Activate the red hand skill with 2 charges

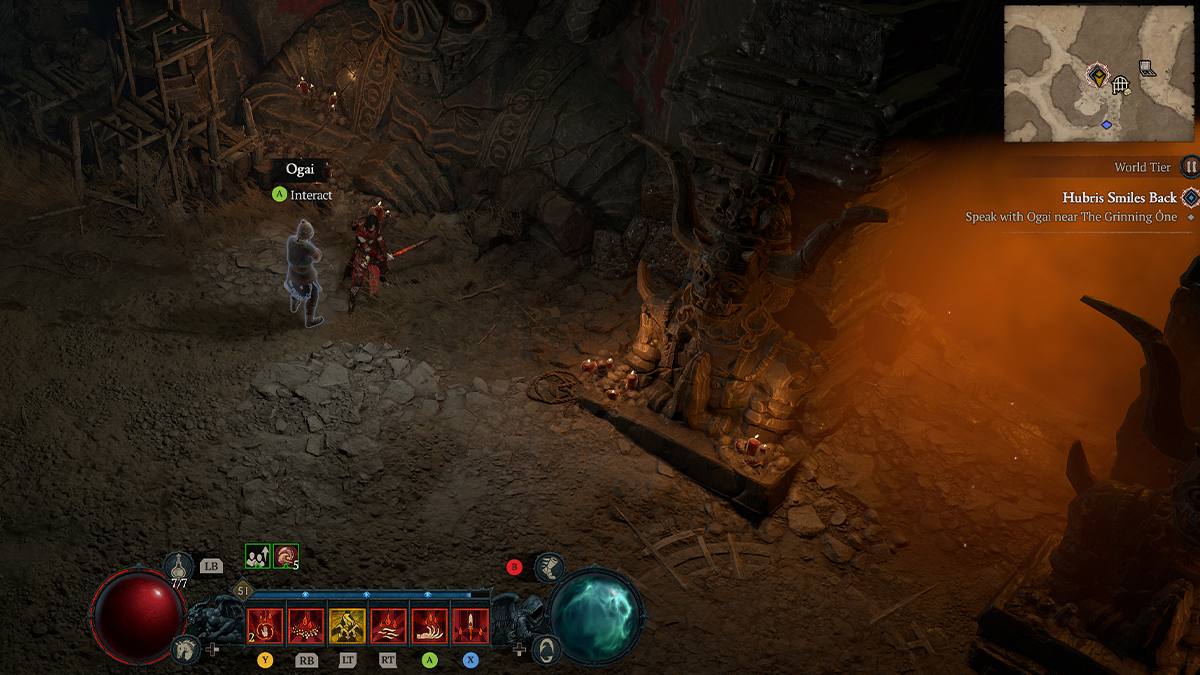pyautogui.click(x=264, y=626)
